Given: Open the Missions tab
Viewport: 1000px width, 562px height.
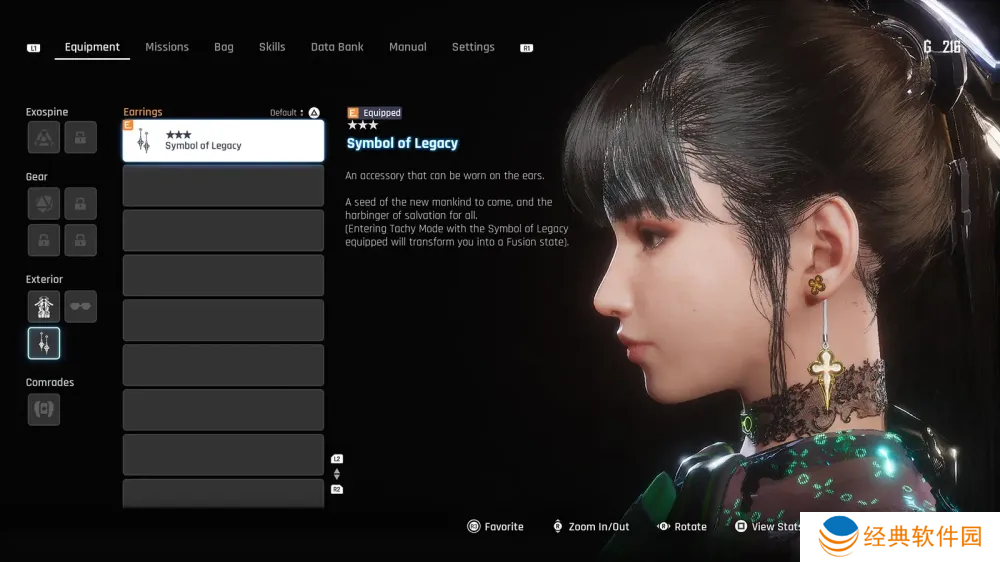Looking at the screenshot, I should [x=167, y=47].
